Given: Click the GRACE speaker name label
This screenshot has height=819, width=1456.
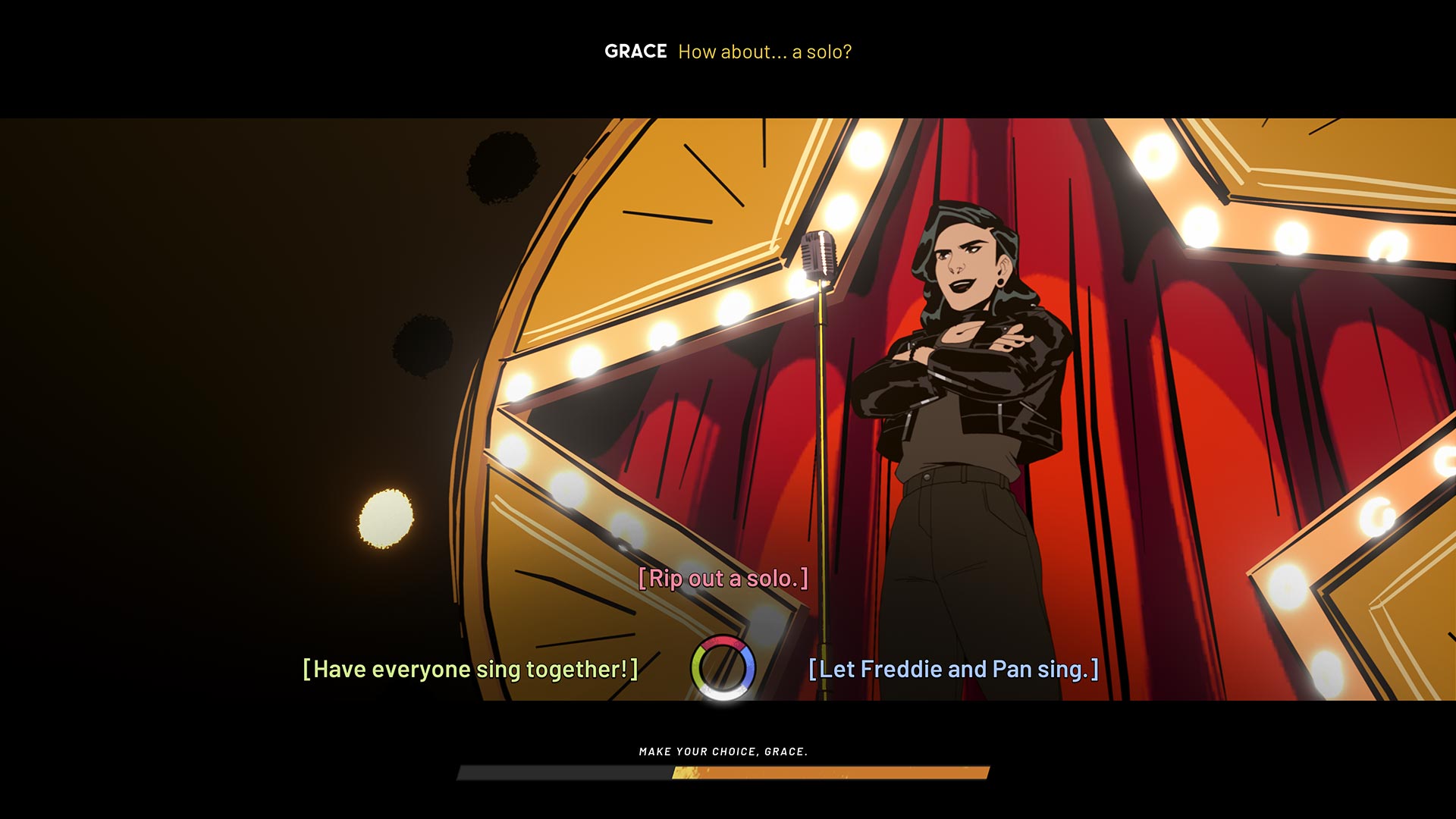Looking at the screenshot, I should pos(635,52).
